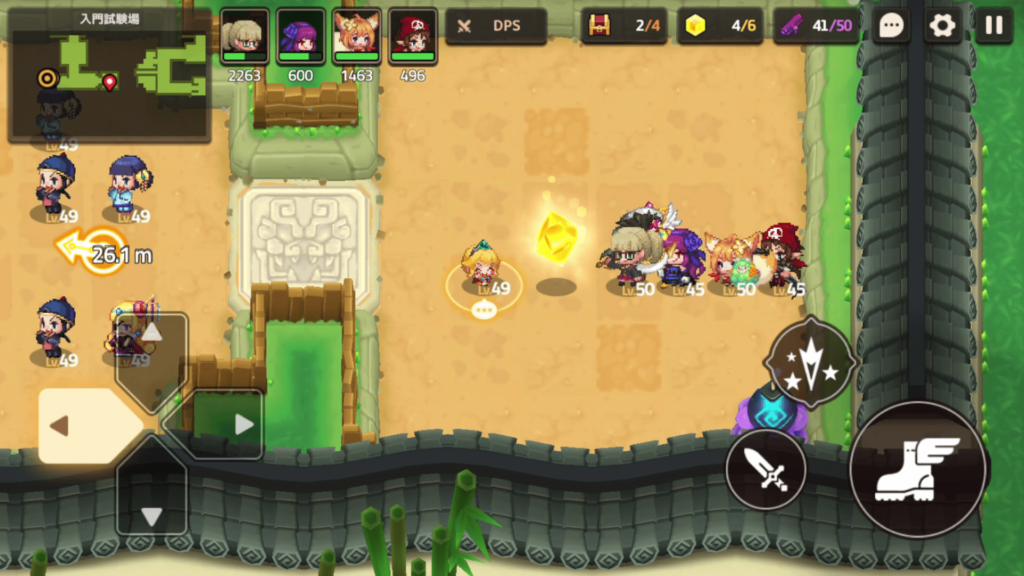Open the gear settings menu
Viewport: 1024px width, 576px height.
coord(942,26)
